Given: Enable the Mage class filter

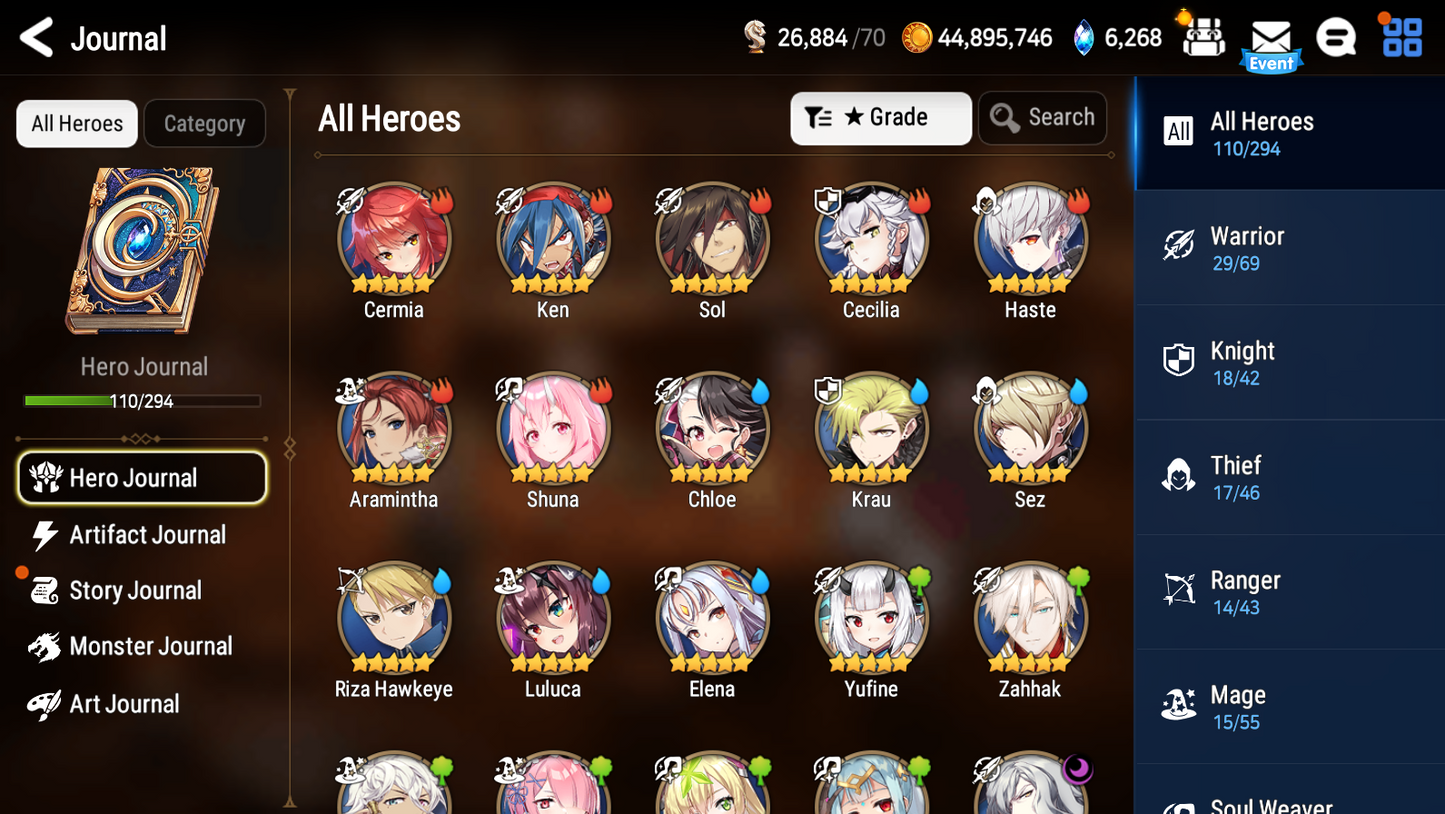Looking at the screenshot, I should pyautogui.click(x=1289, y=706).
